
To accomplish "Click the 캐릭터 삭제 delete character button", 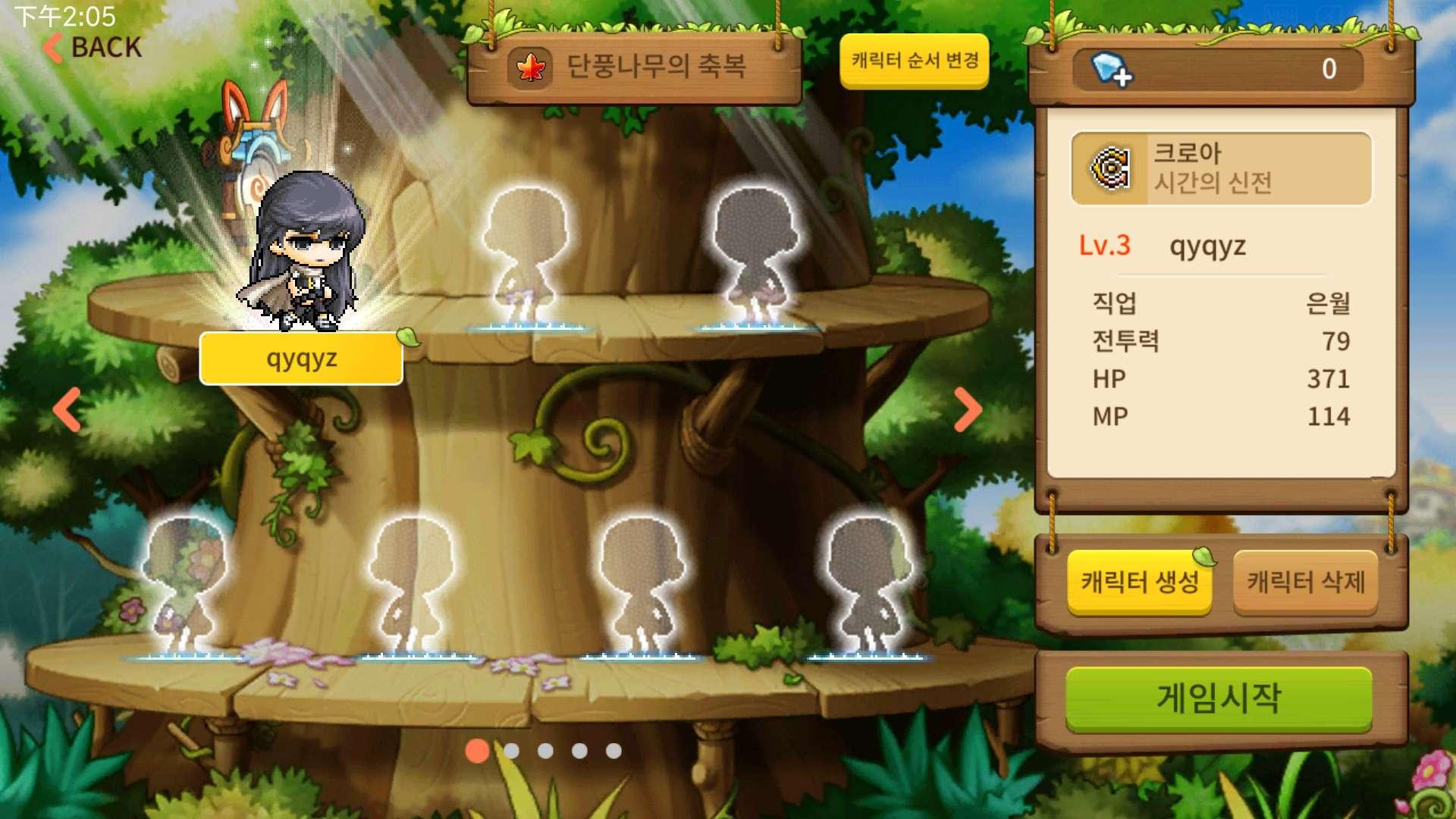I will [1306, 584].
